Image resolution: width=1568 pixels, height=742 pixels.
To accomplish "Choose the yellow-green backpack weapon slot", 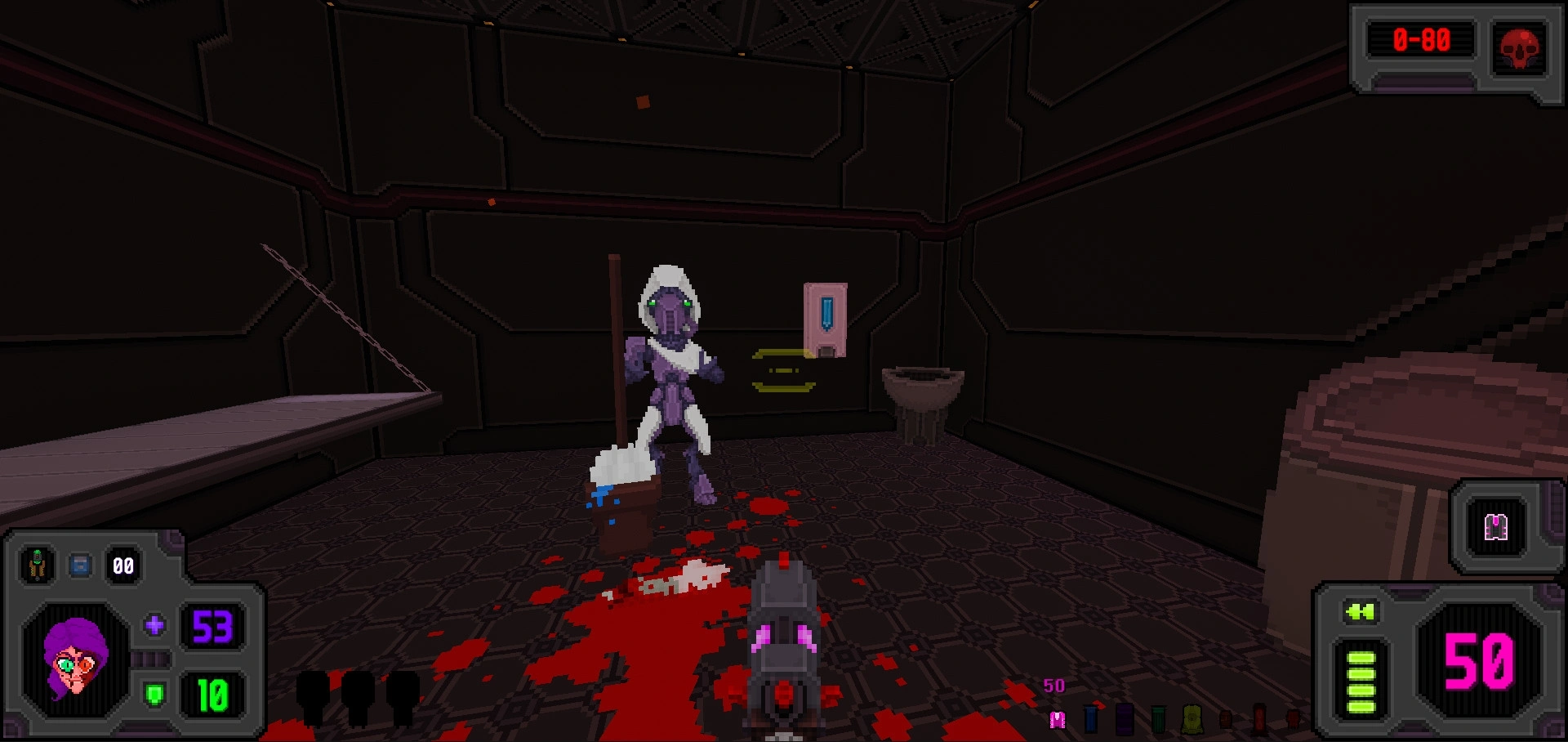I will tap(1192, 718).
